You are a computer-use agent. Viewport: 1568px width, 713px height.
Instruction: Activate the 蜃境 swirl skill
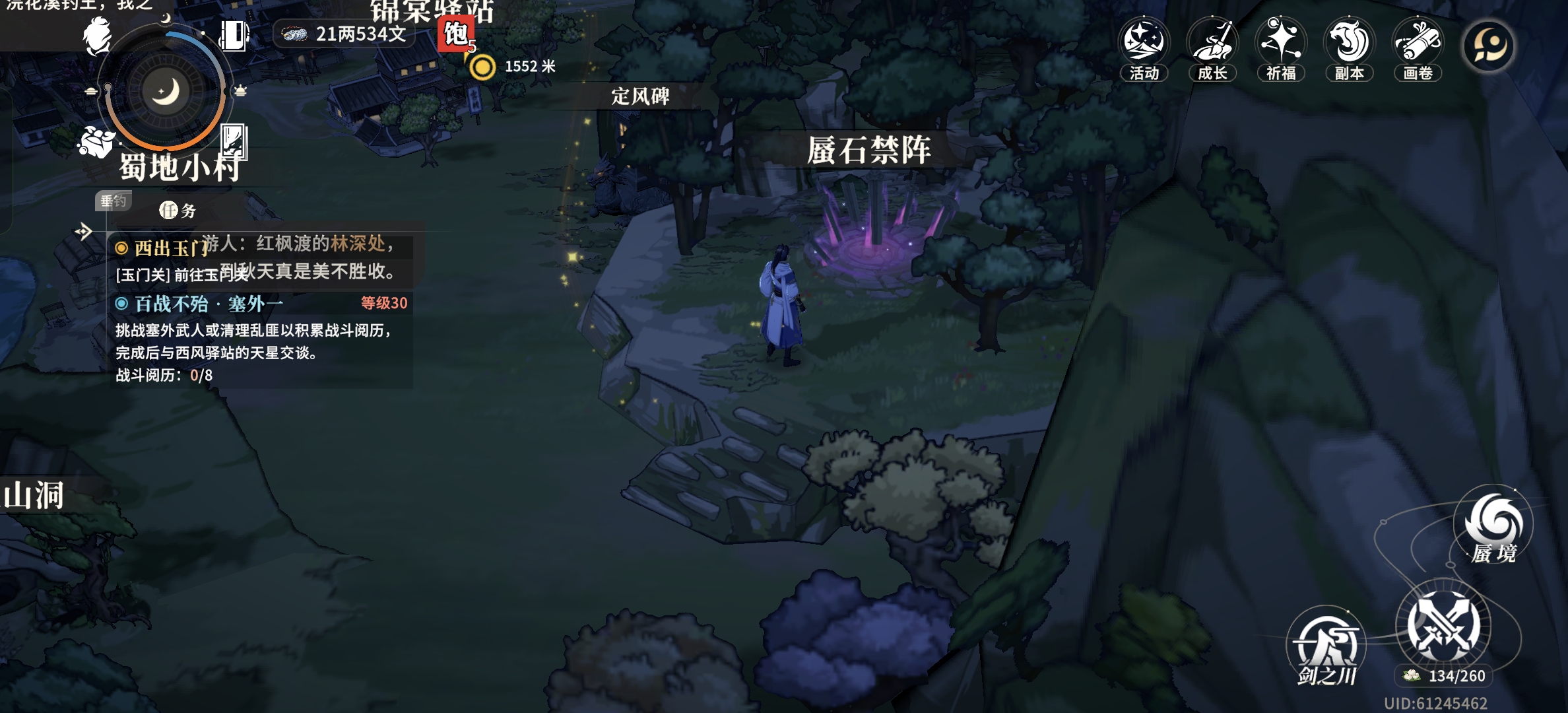1493,526
